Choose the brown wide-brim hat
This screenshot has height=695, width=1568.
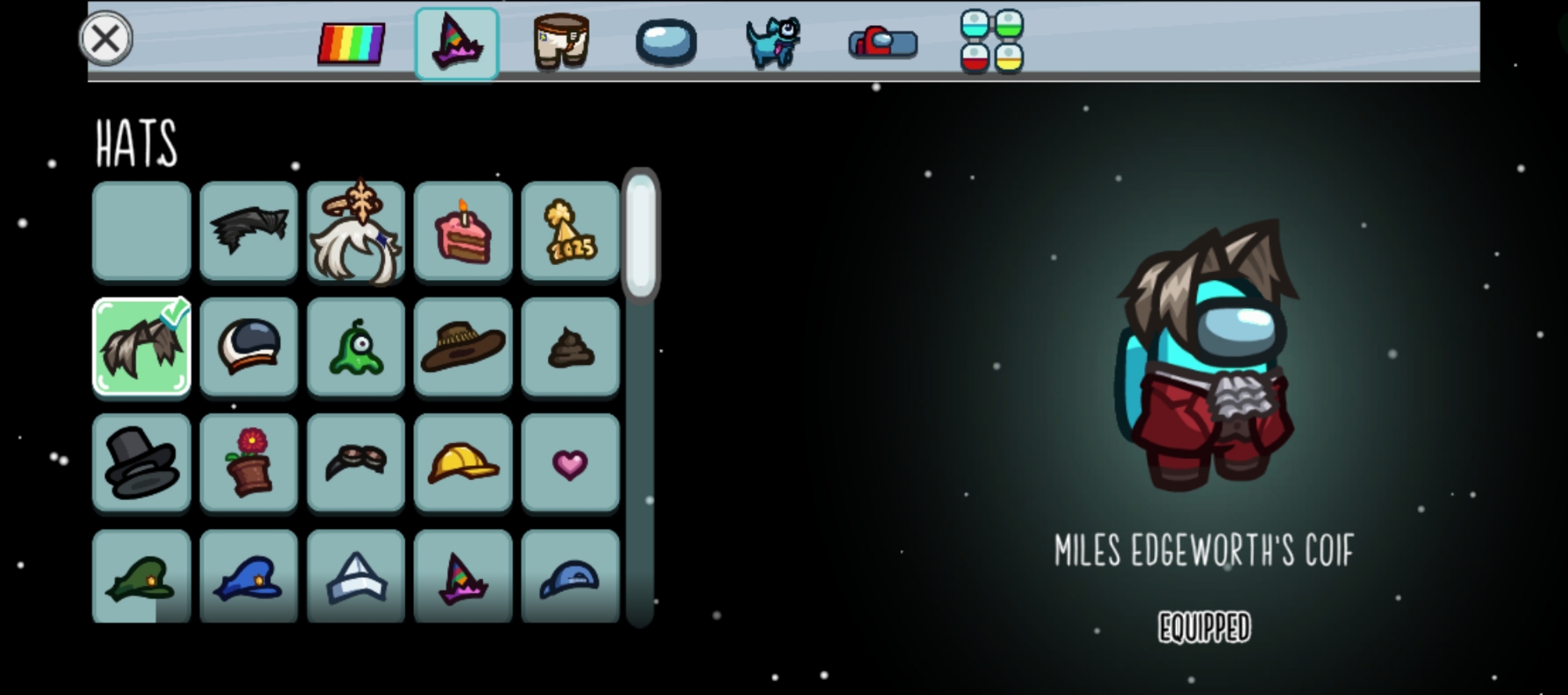tap(463, 347)
